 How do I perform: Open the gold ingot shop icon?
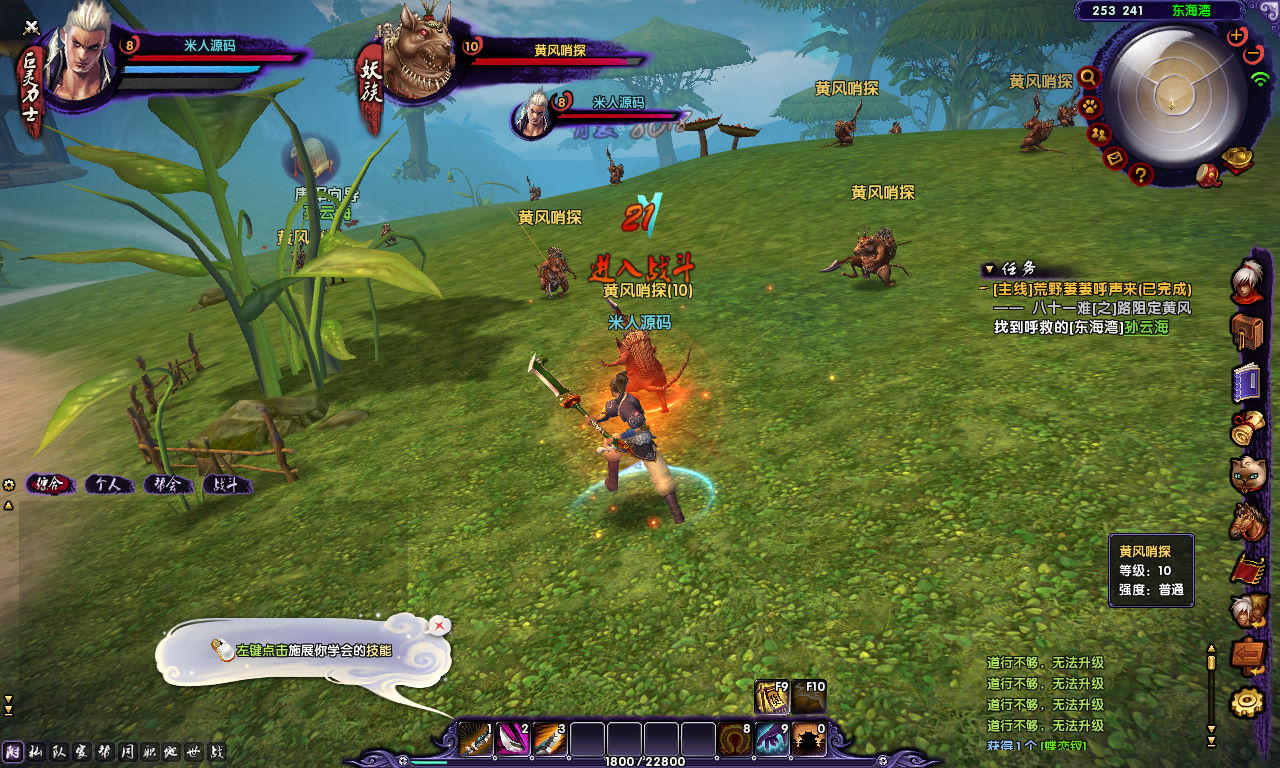pyautogui.click(x=1237, y=160)
